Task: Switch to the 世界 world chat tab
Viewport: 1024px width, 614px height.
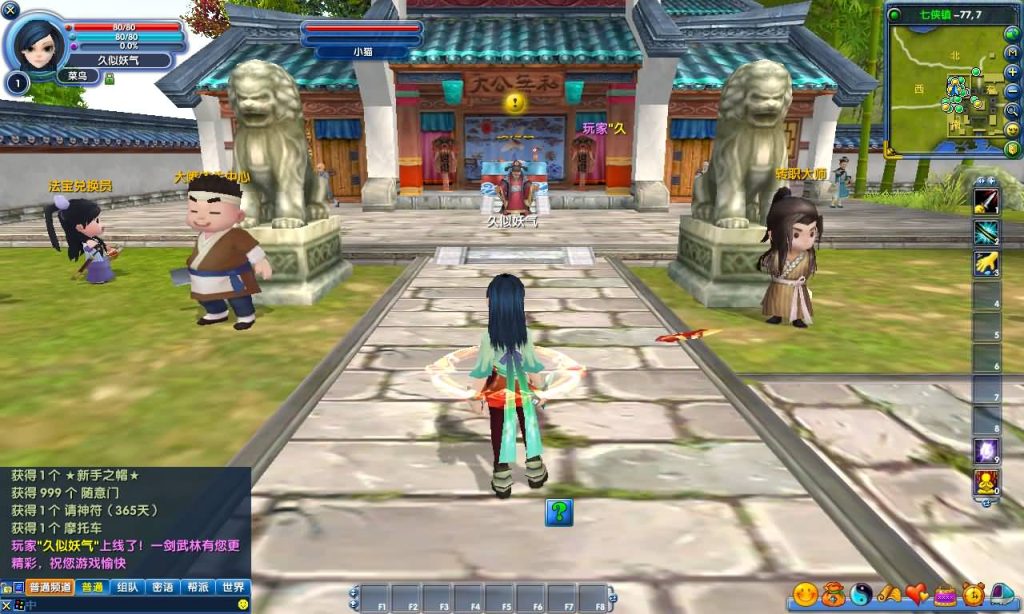Action: click(233, 587)
